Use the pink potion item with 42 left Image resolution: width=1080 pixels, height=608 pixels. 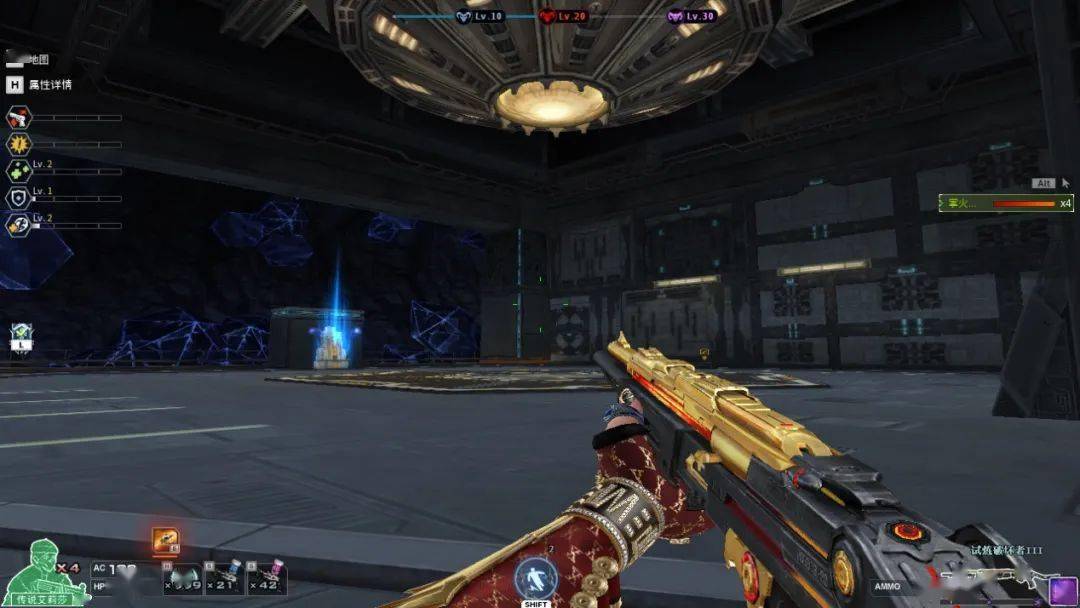click(x=269, y=577)
